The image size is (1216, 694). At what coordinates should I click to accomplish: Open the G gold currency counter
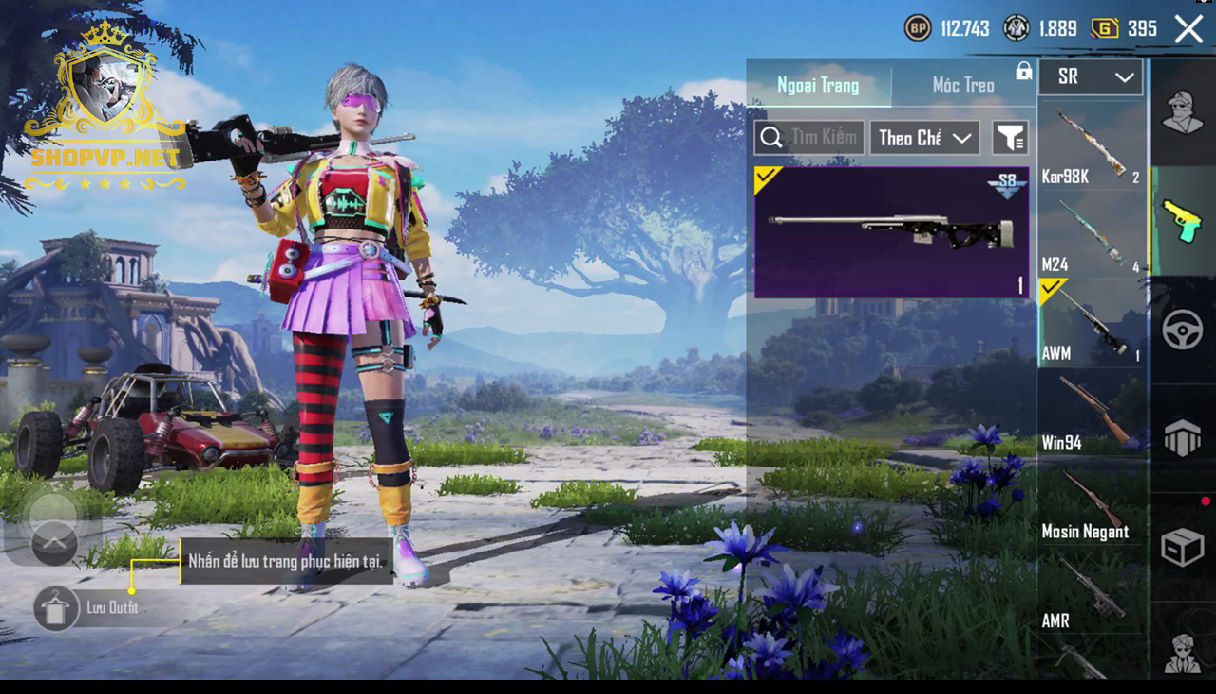click(x=1124, y=29)
